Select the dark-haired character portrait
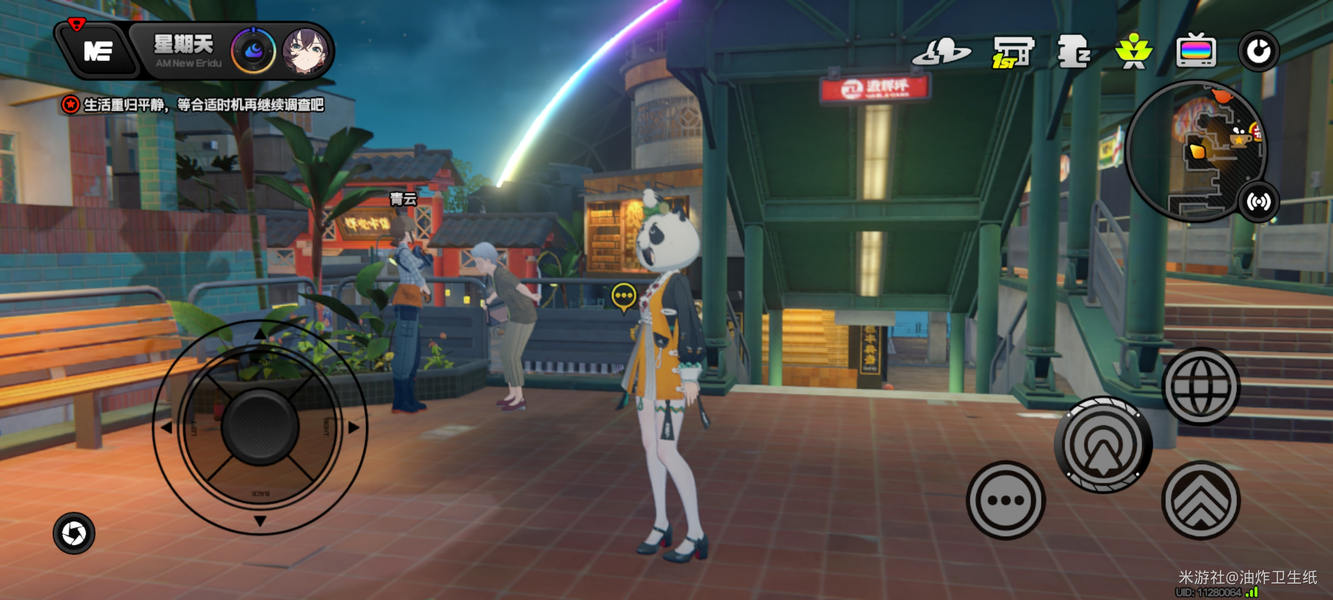This screenshot has width=1333, height=600. pyautogui.click(x=306, y=52)
